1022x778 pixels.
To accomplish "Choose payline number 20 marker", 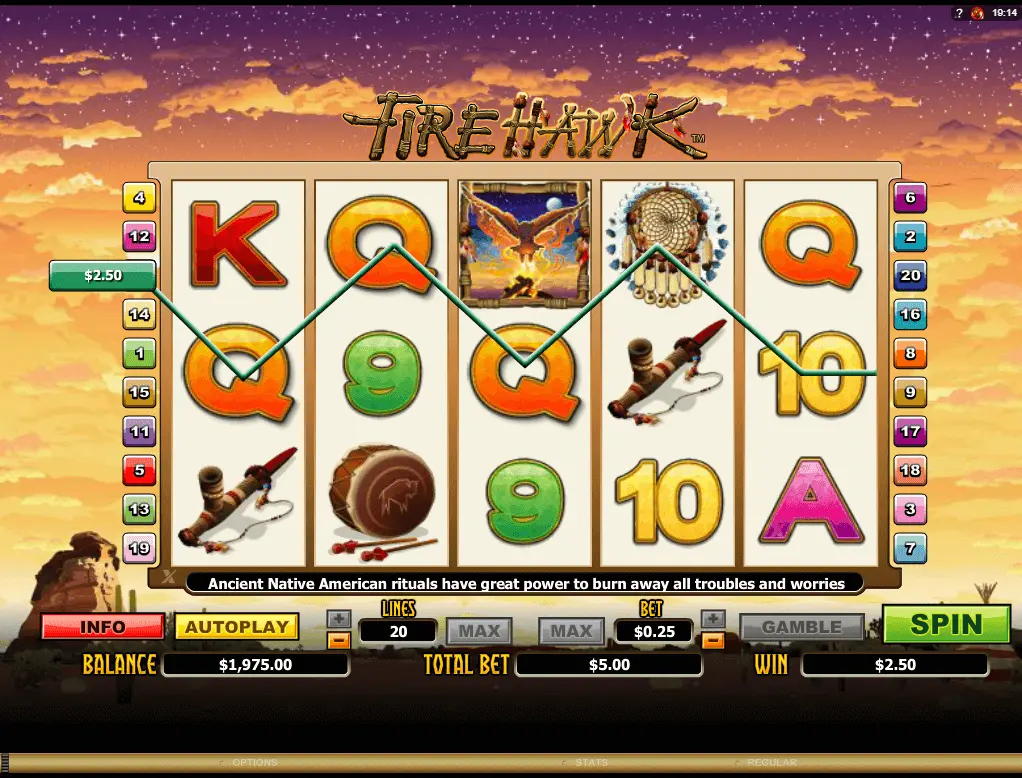I will tap(910, 275).
